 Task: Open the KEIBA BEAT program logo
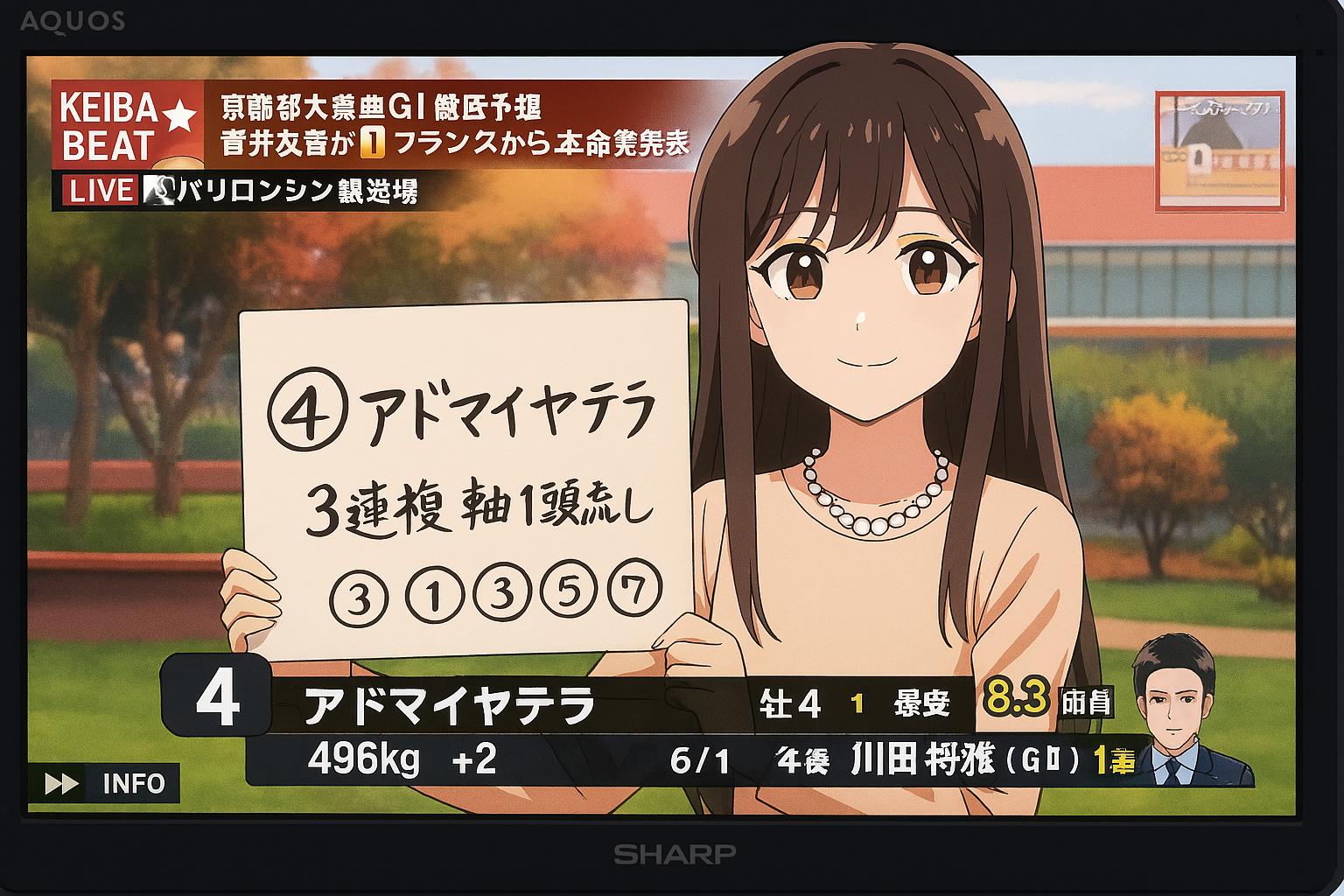(x=128, y=125)
